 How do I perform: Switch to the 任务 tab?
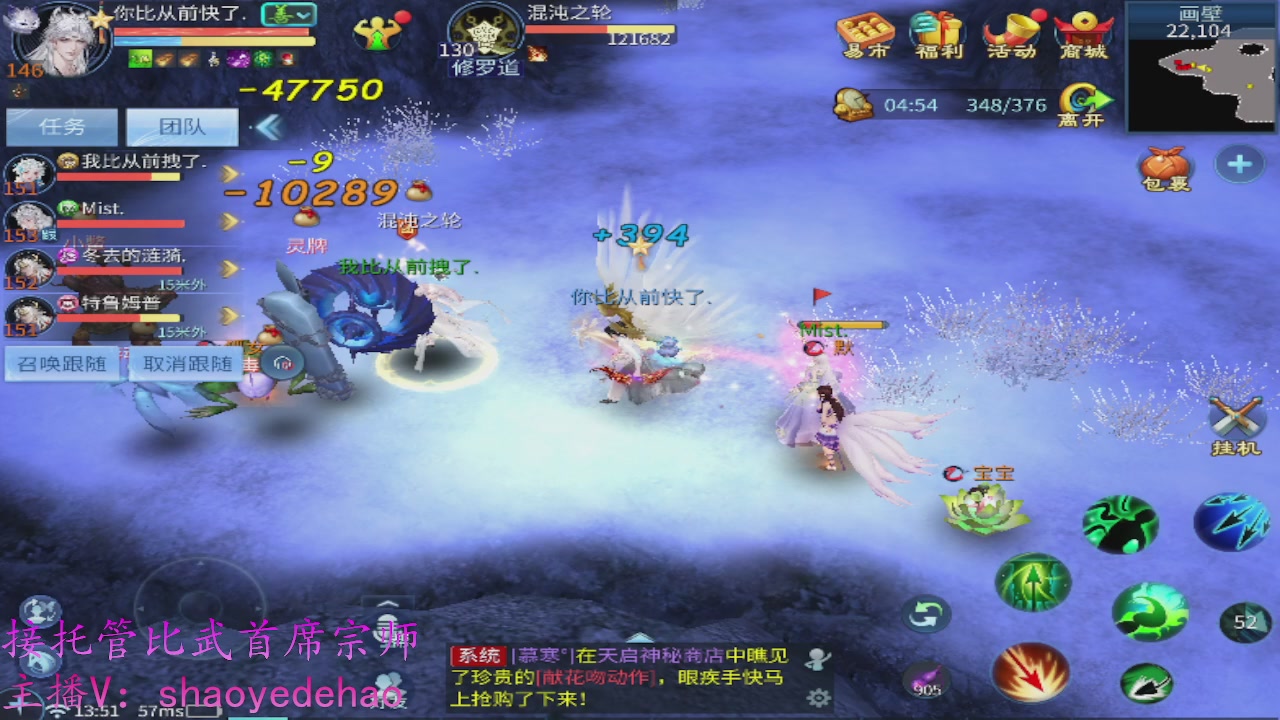coord(60,126)
